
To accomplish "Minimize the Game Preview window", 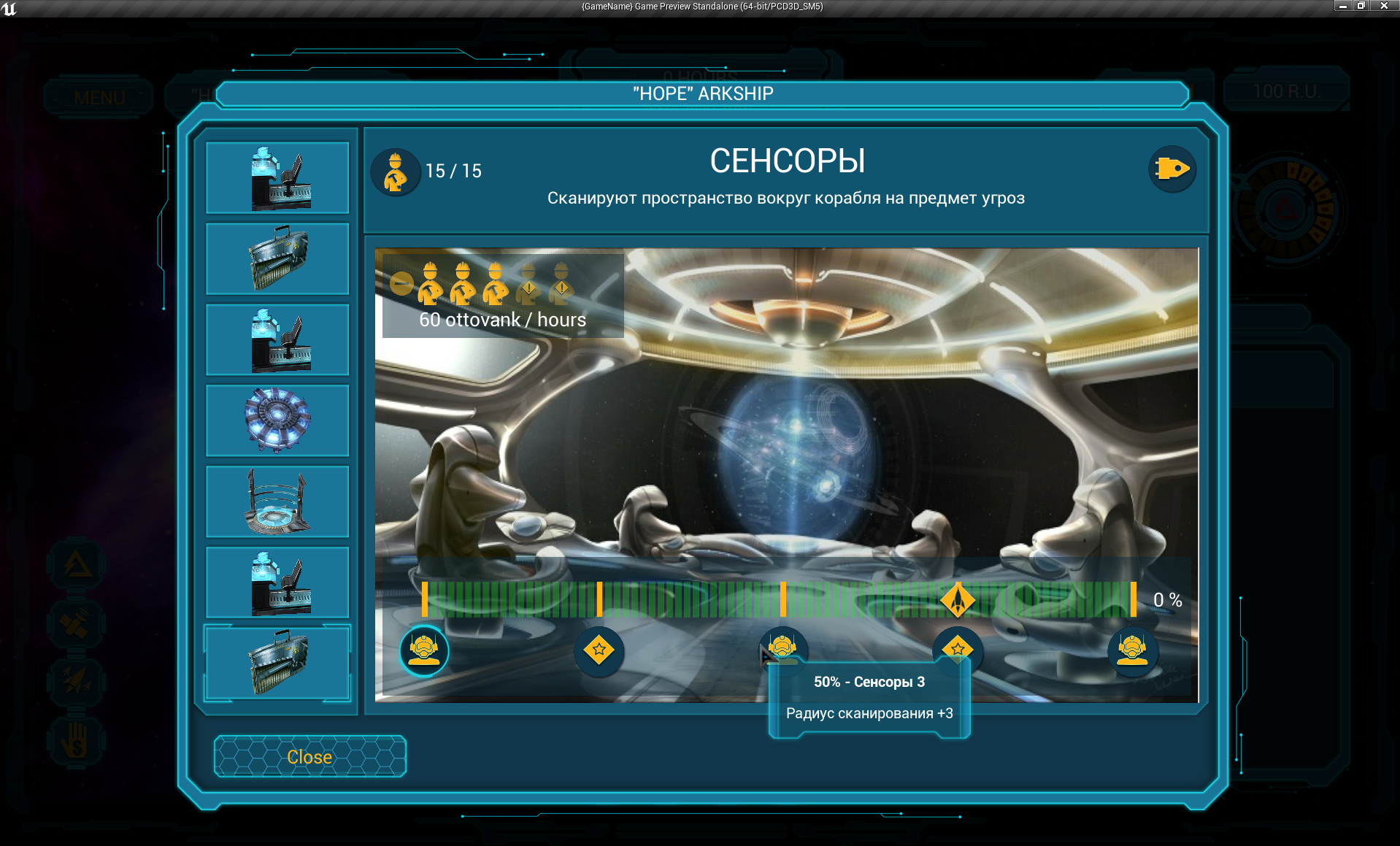I will click(1342, 6).
